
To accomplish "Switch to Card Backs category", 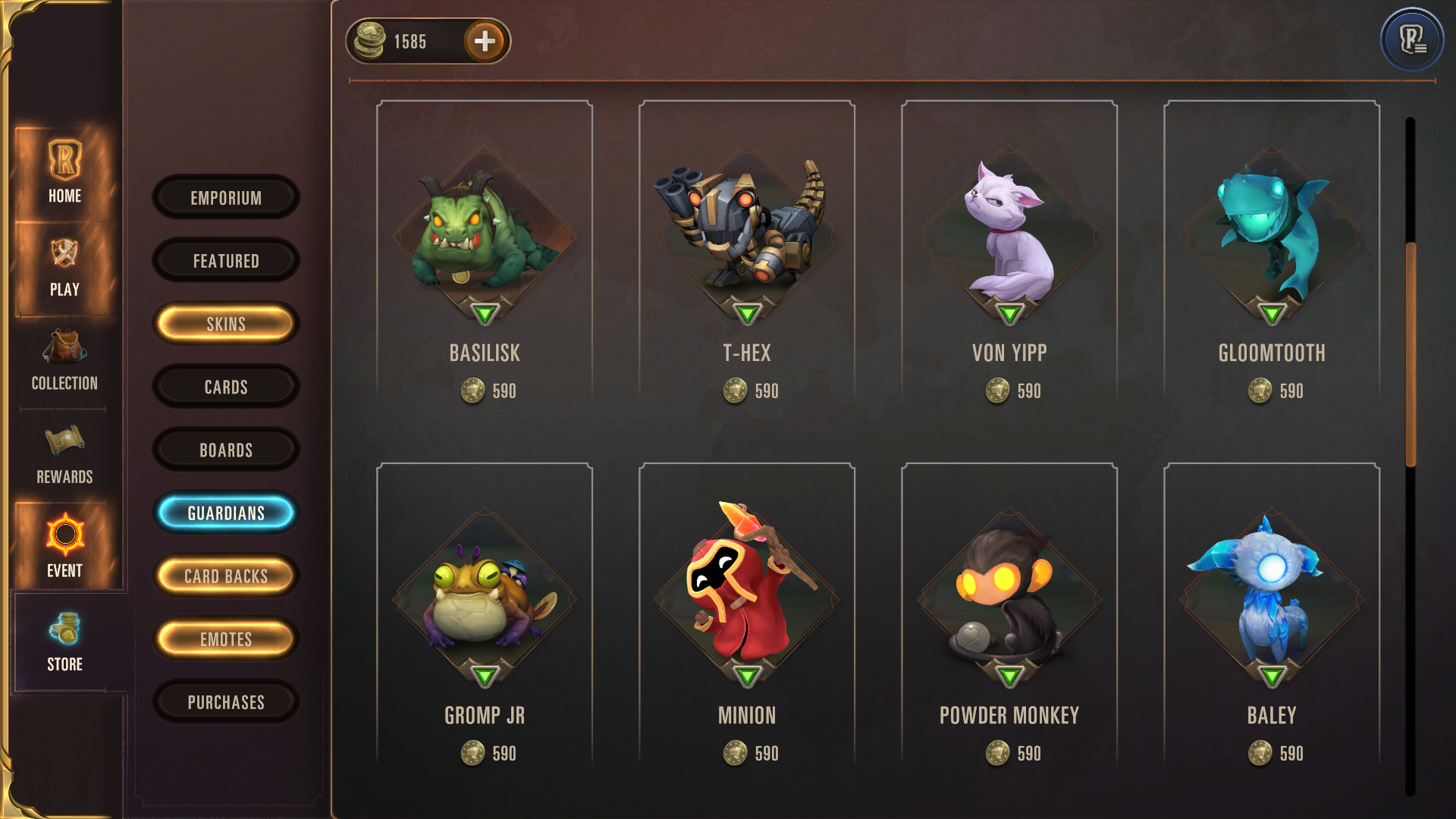I will (x=226, y=576).
